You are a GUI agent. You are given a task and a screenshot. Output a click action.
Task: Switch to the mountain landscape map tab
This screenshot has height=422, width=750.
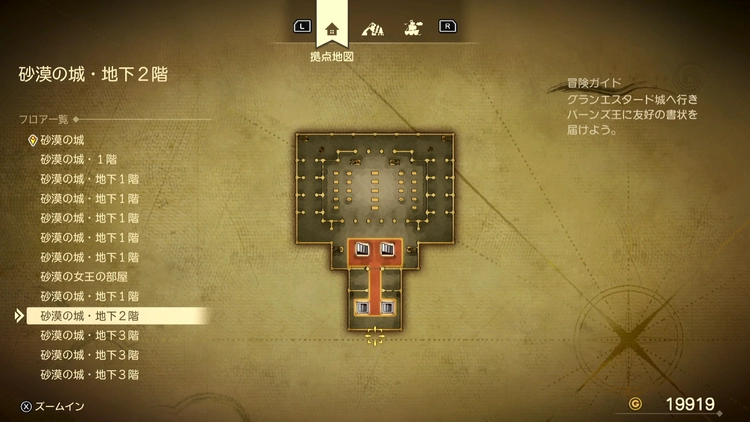tap(372, 28)
